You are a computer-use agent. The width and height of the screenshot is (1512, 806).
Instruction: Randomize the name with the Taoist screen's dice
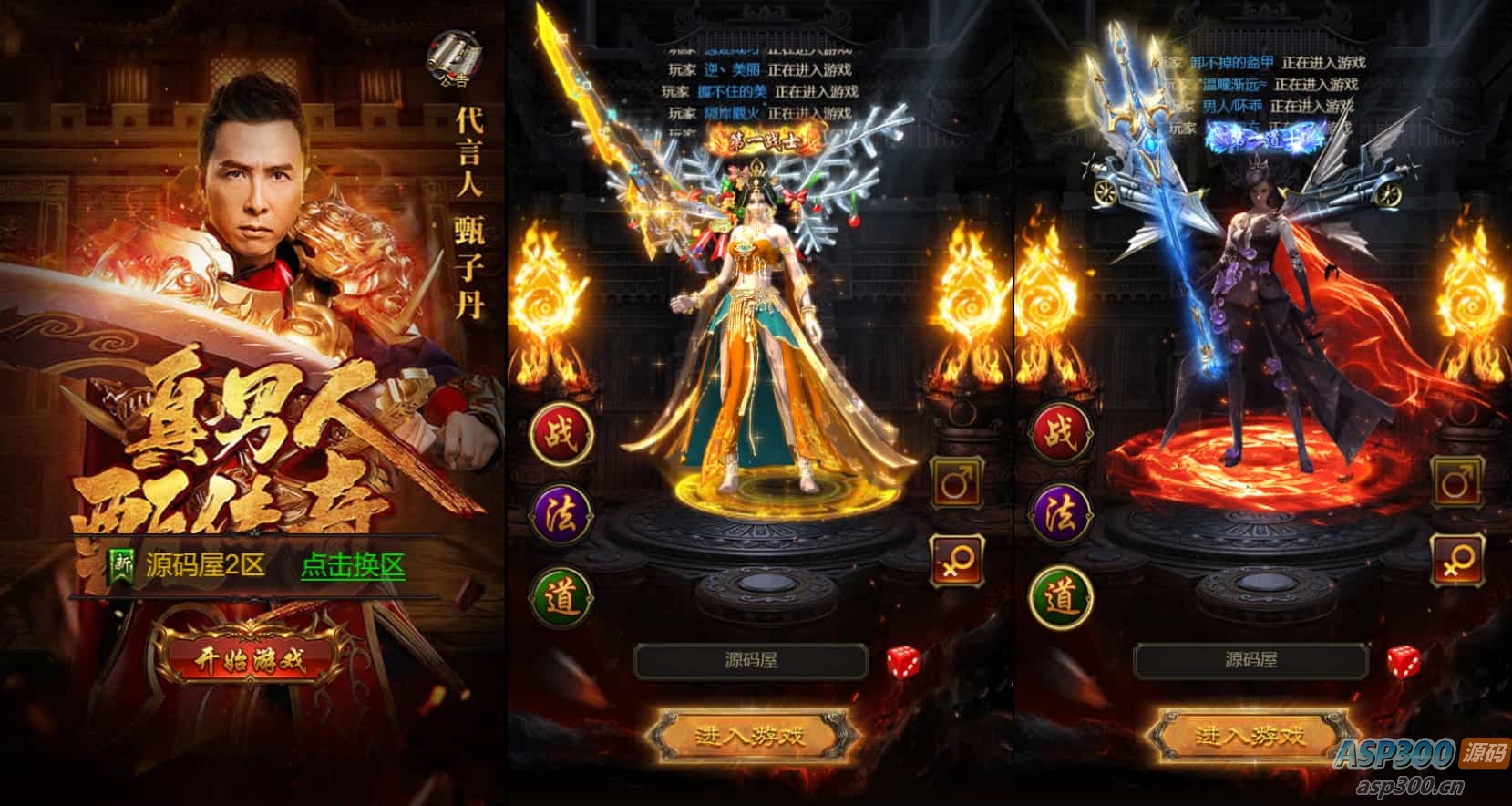pyautogui.click(x=1404, y=662)
